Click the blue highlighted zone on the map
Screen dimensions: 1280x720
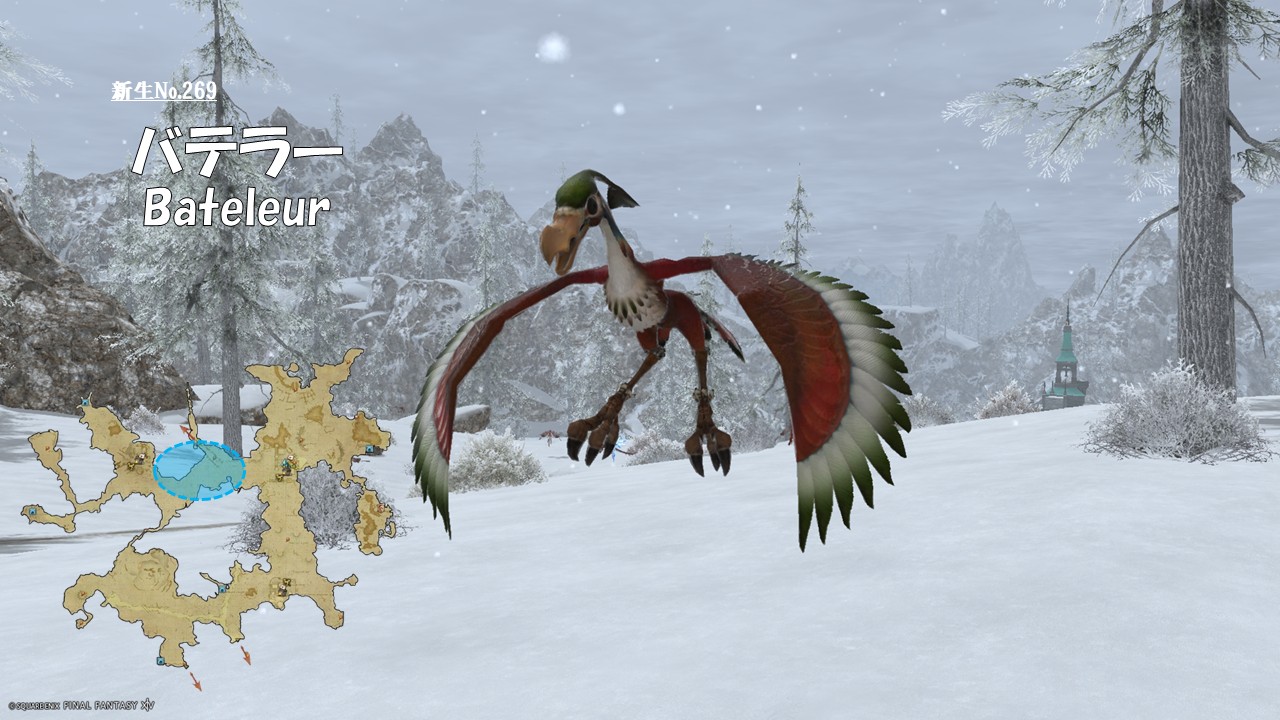(x=199, y=470)
